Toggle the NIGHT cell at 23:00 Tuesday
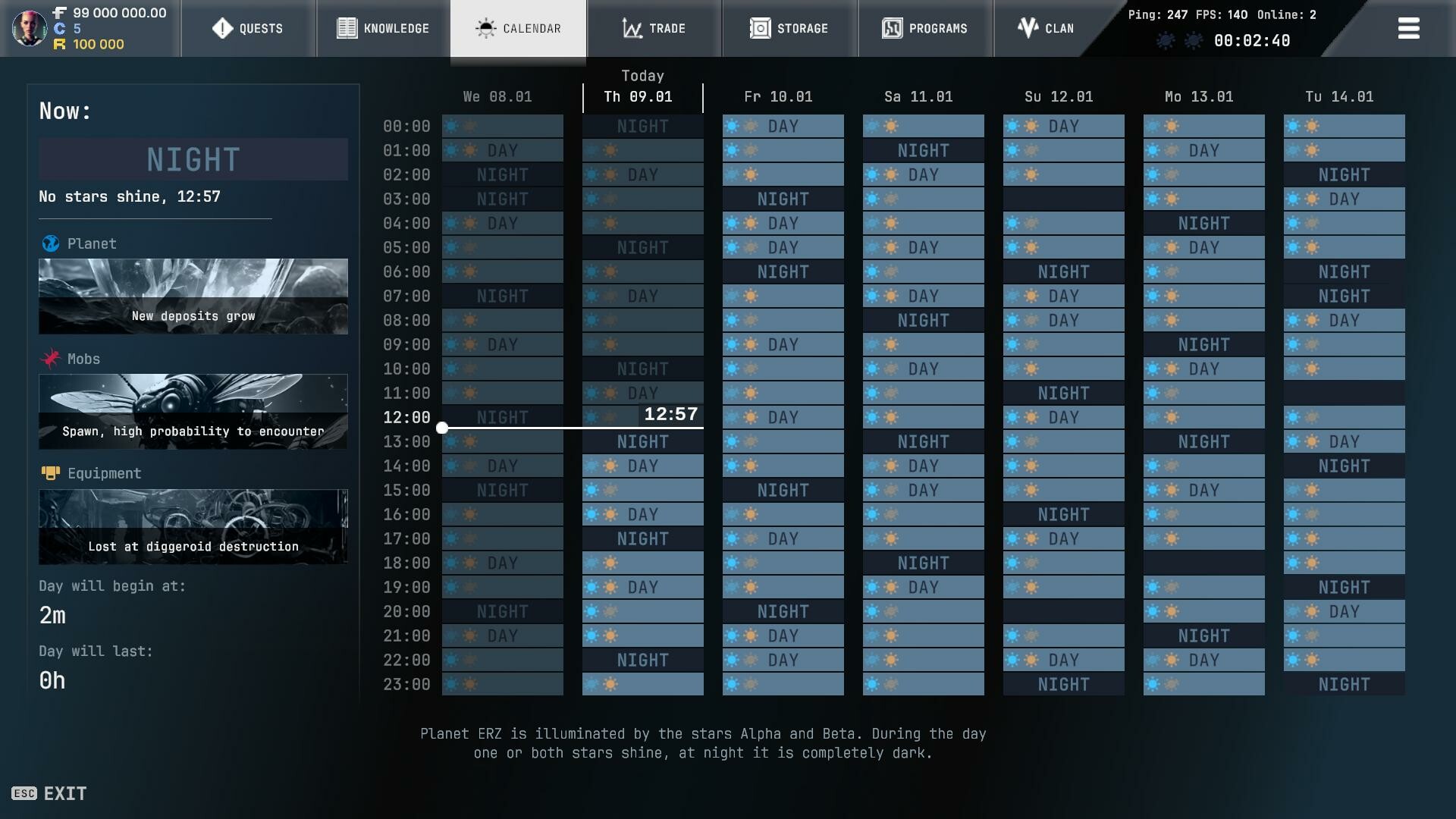The width and height of the screenshot is (1456, 819). [1343, 684]
